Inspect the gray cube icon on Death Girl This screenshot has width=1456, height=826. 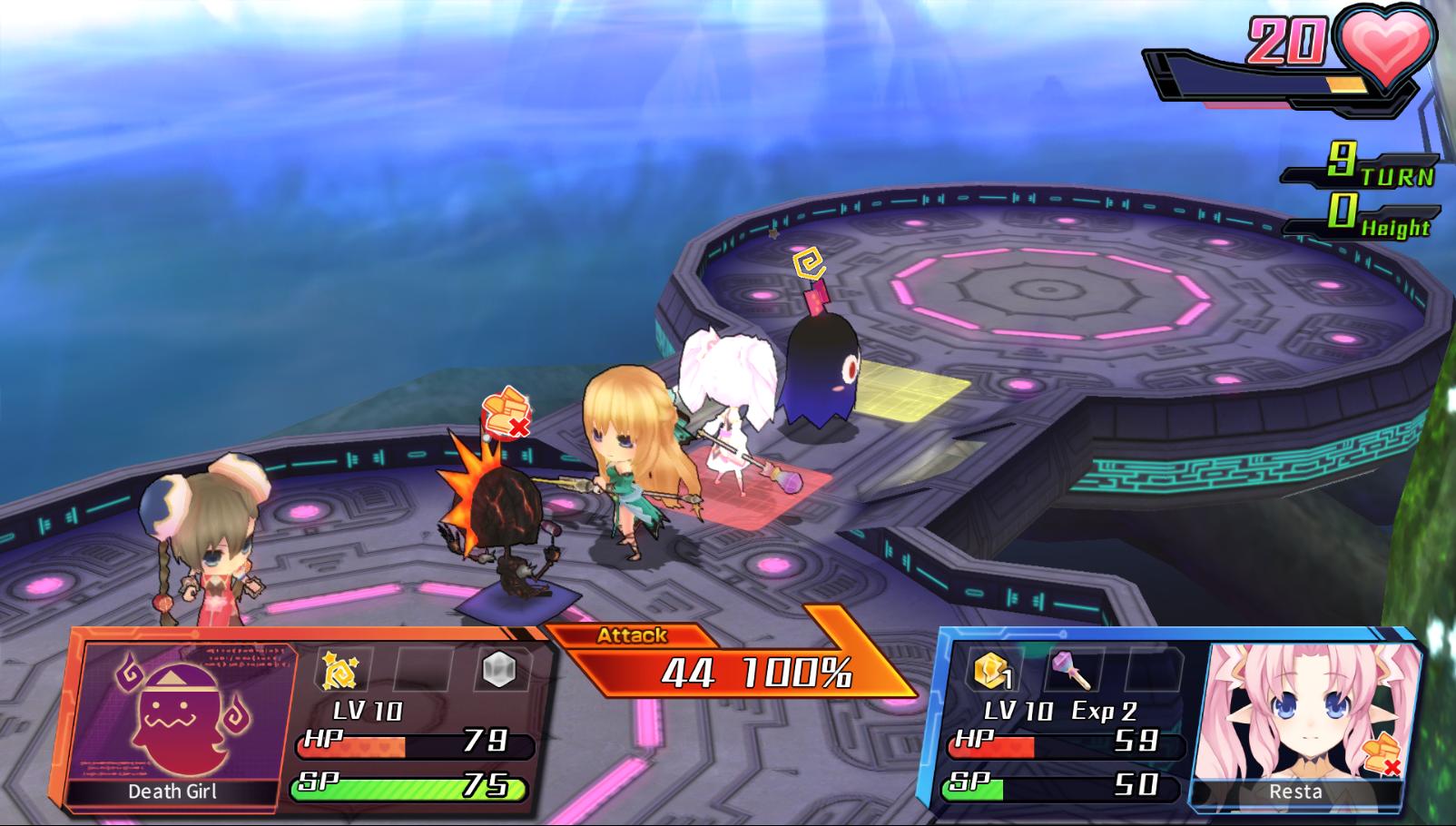(497, 670)
